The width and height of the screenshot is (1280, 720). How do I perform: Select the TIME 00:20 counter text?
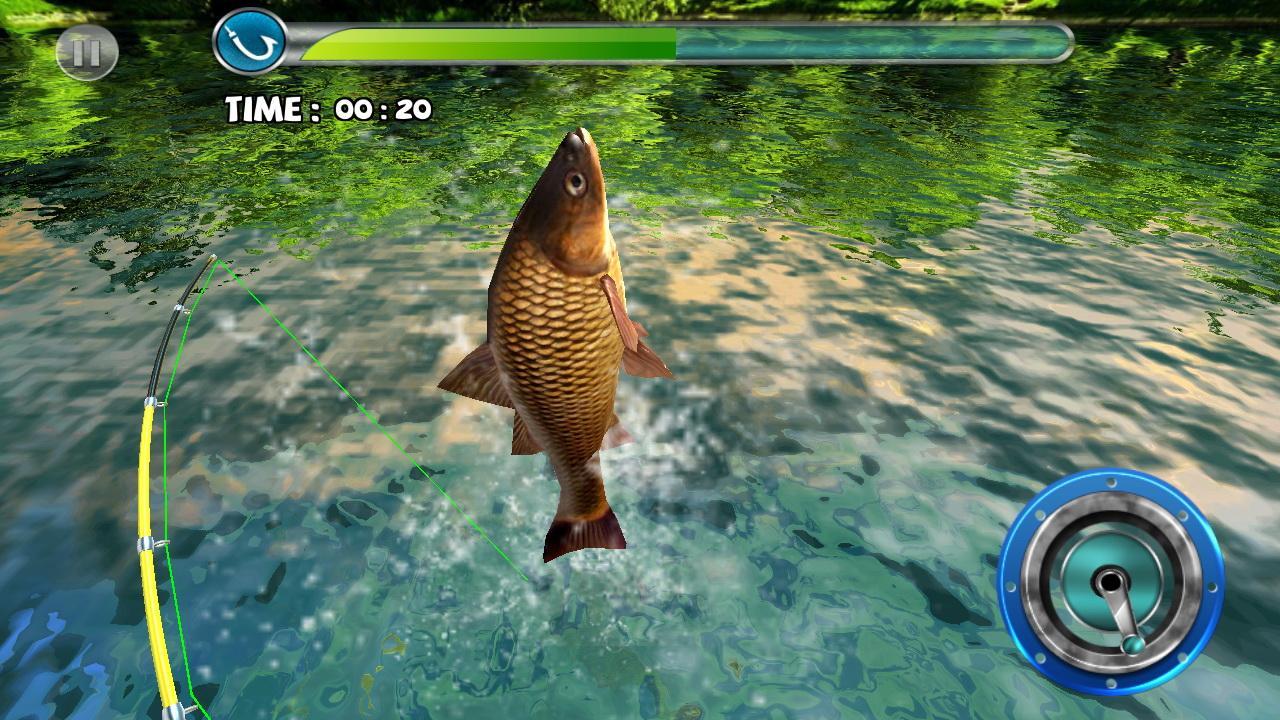[x=330, y=106]
